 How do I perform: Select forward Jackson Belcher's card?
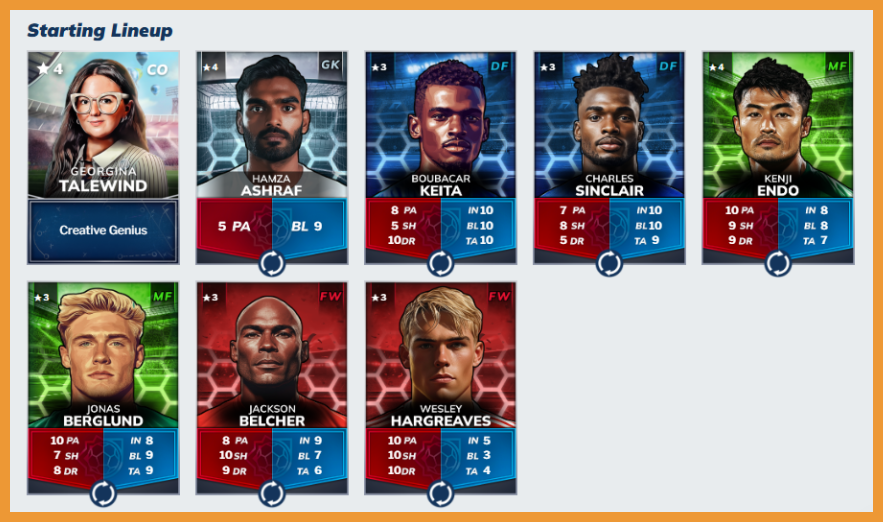[x=272, y=355]
